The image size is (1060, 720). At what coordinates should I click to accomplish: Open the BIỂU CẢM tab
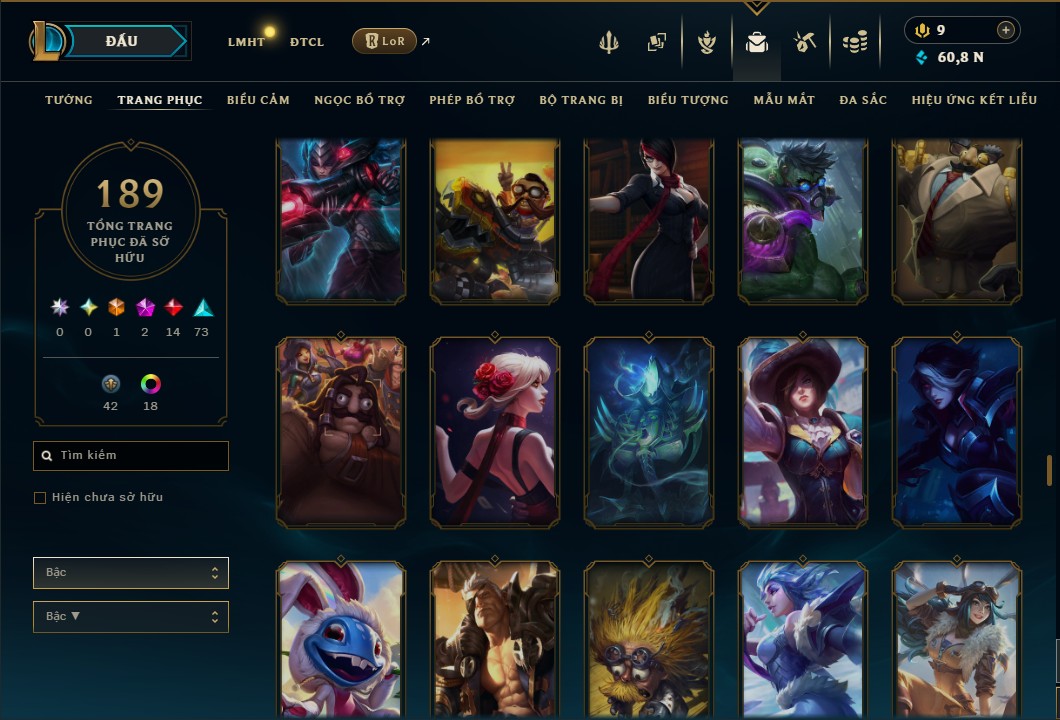click(258, 100)
